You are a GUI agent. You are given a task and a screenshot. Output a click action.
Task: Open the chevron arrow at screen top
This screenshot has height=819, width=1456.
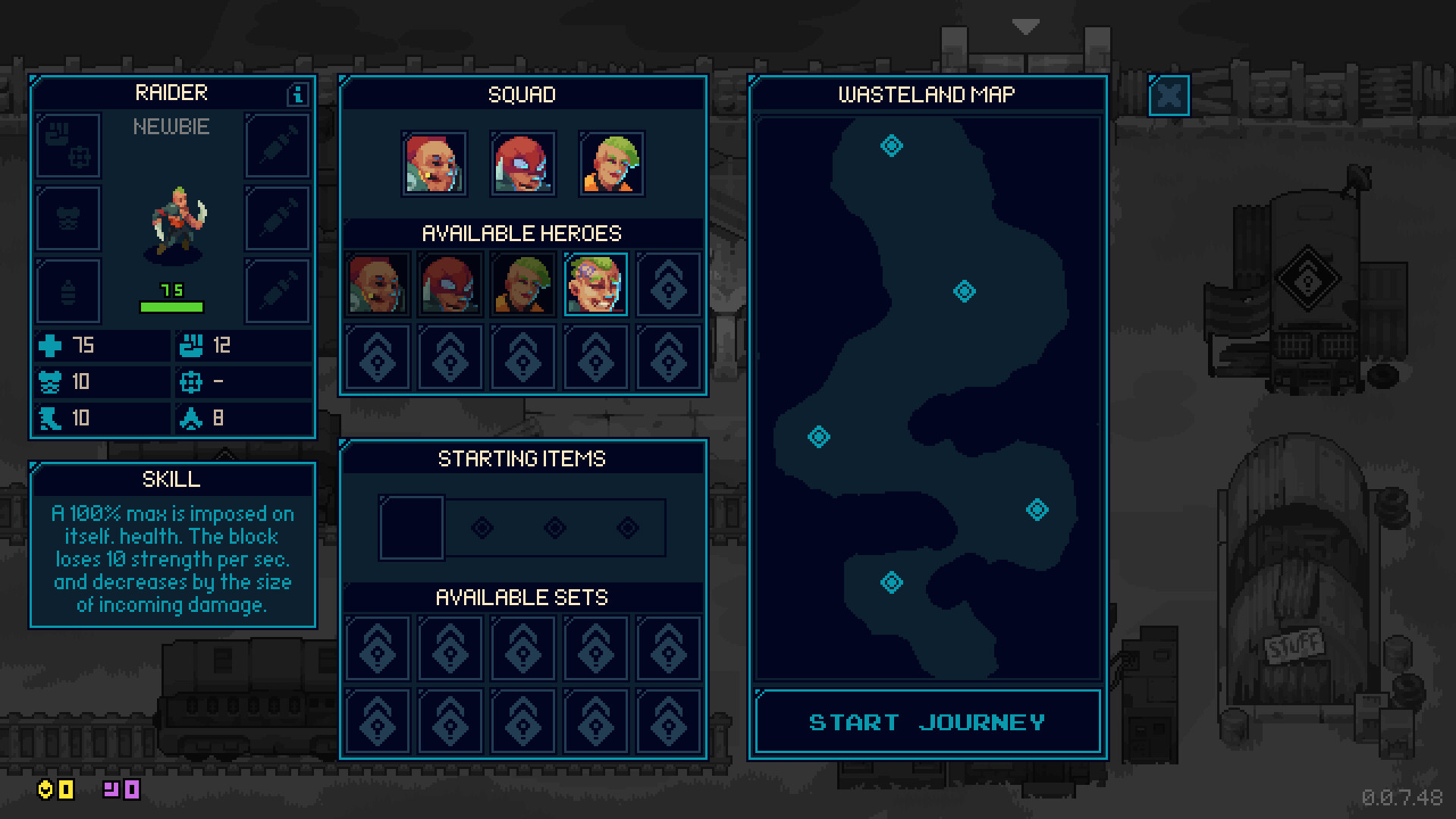point(1025,27)
